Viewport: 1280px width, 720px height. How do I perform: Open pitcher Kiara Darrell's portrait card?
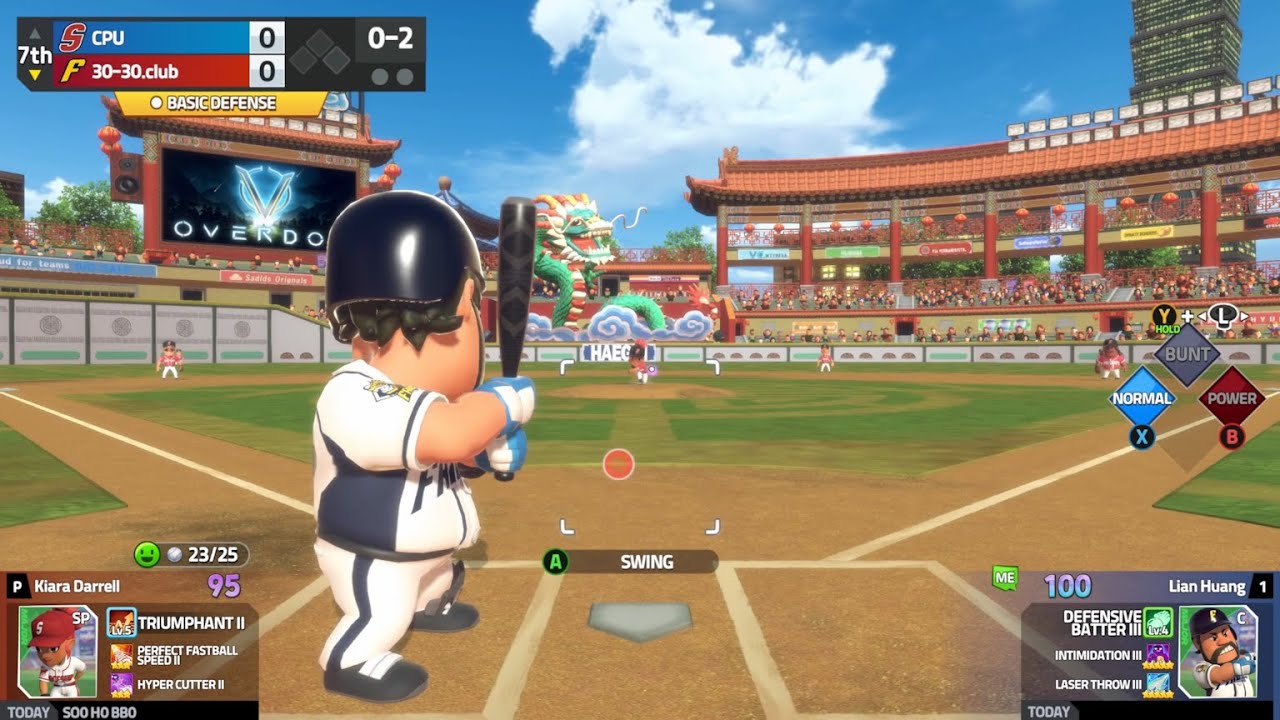click(58, 651)
